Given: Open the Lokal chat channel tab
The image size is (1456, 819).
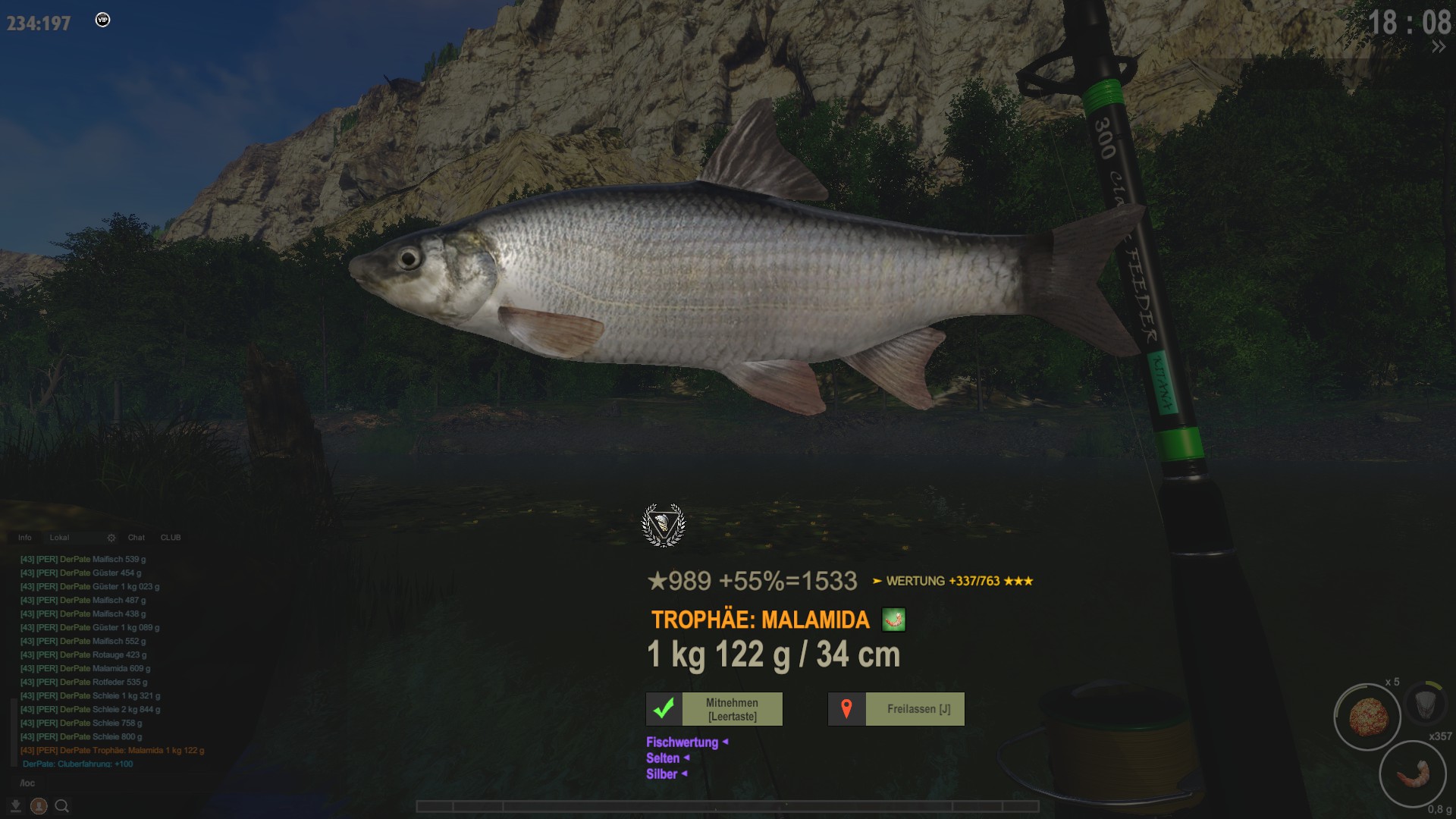Looking at the screenshot, I should pos(59,538).
